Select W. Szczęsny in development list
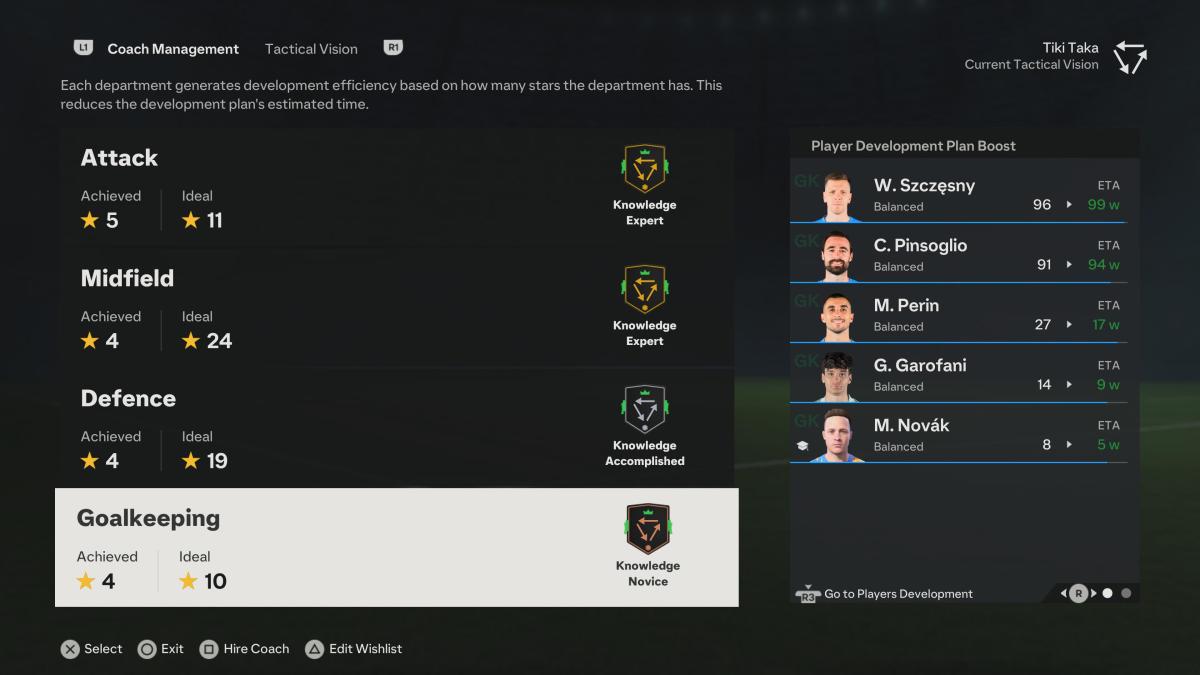Image resolution: width=1200 pixels, height=675 pixels. coord(958,194)
